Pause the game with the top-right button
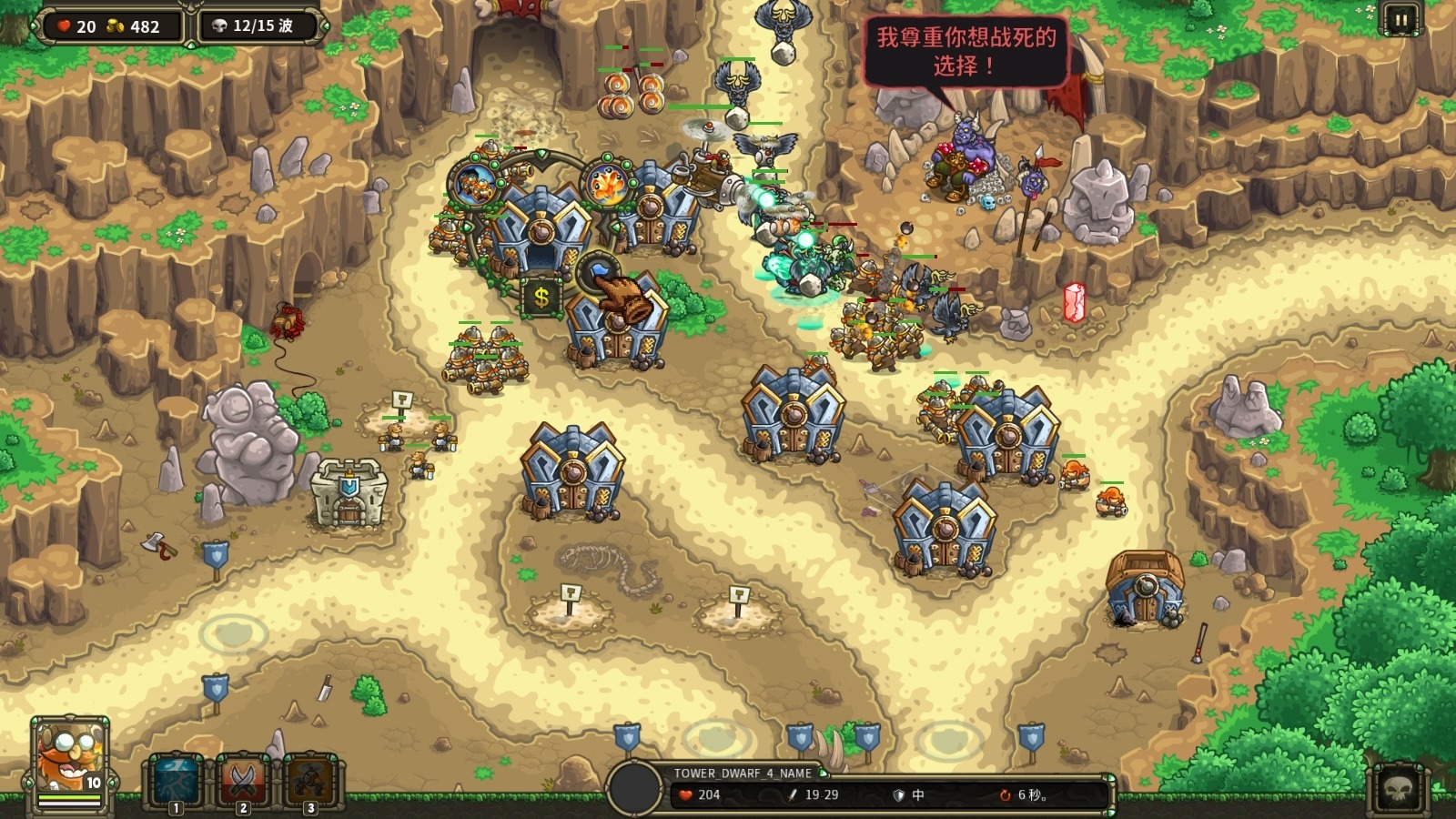Screen dimensions: 1456x819 [1400, 19]
